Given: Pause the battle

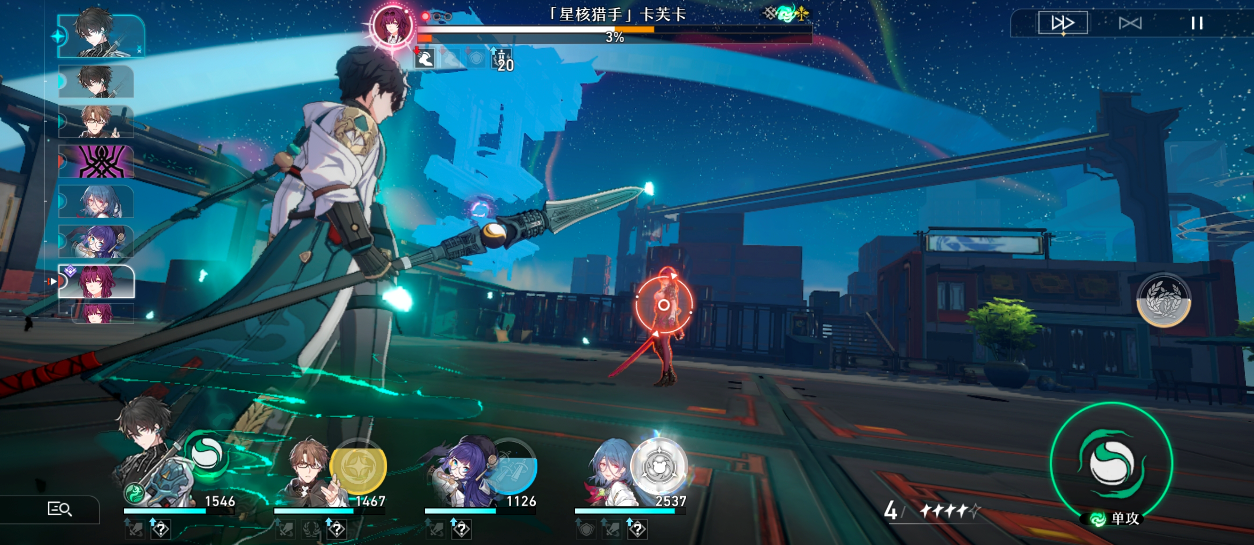Looking at the screenshot, I should pos(1196,23).
